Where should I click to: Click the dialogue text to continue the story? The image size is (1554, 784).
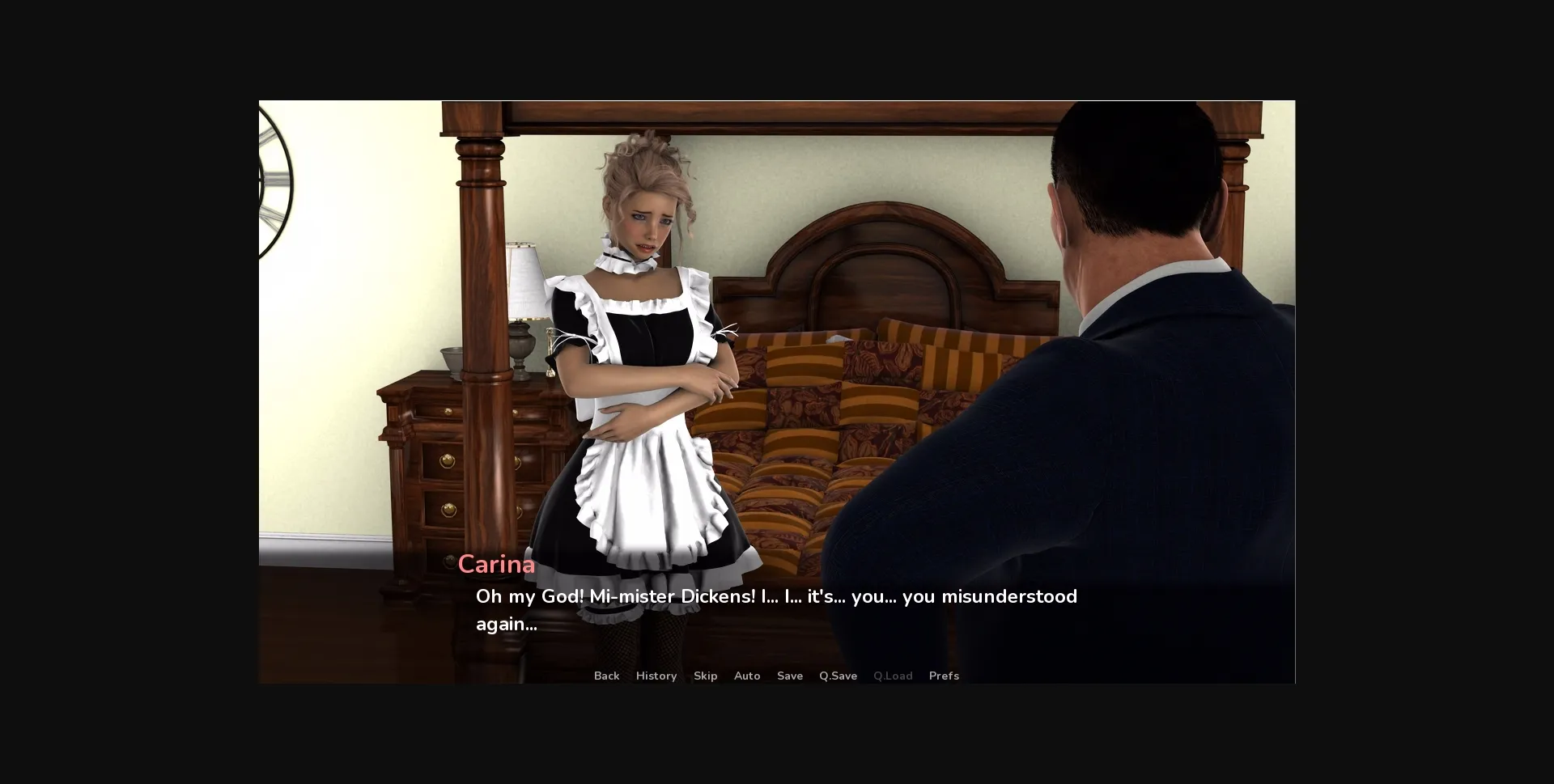(775, 596)
